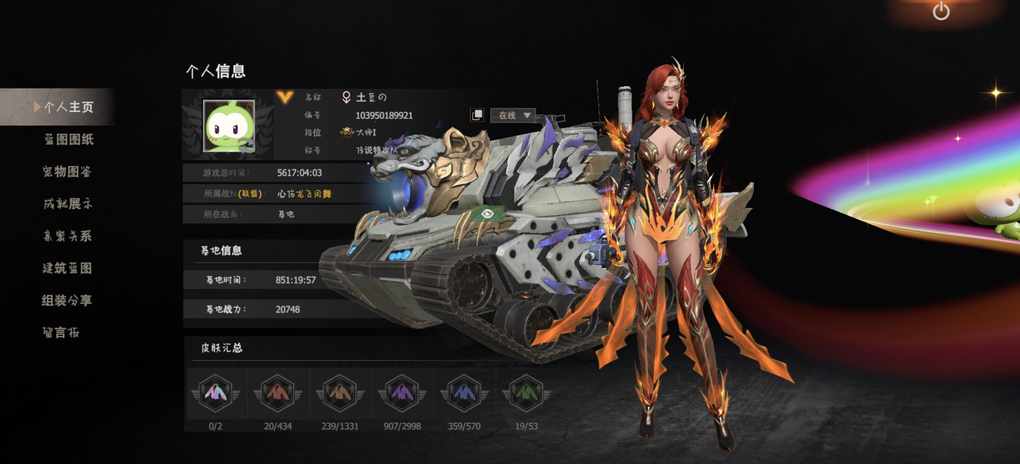Open the 留言板 message board tab
Image resolution: width=1020 pixels, height=464 pixels.
[61, 332]
